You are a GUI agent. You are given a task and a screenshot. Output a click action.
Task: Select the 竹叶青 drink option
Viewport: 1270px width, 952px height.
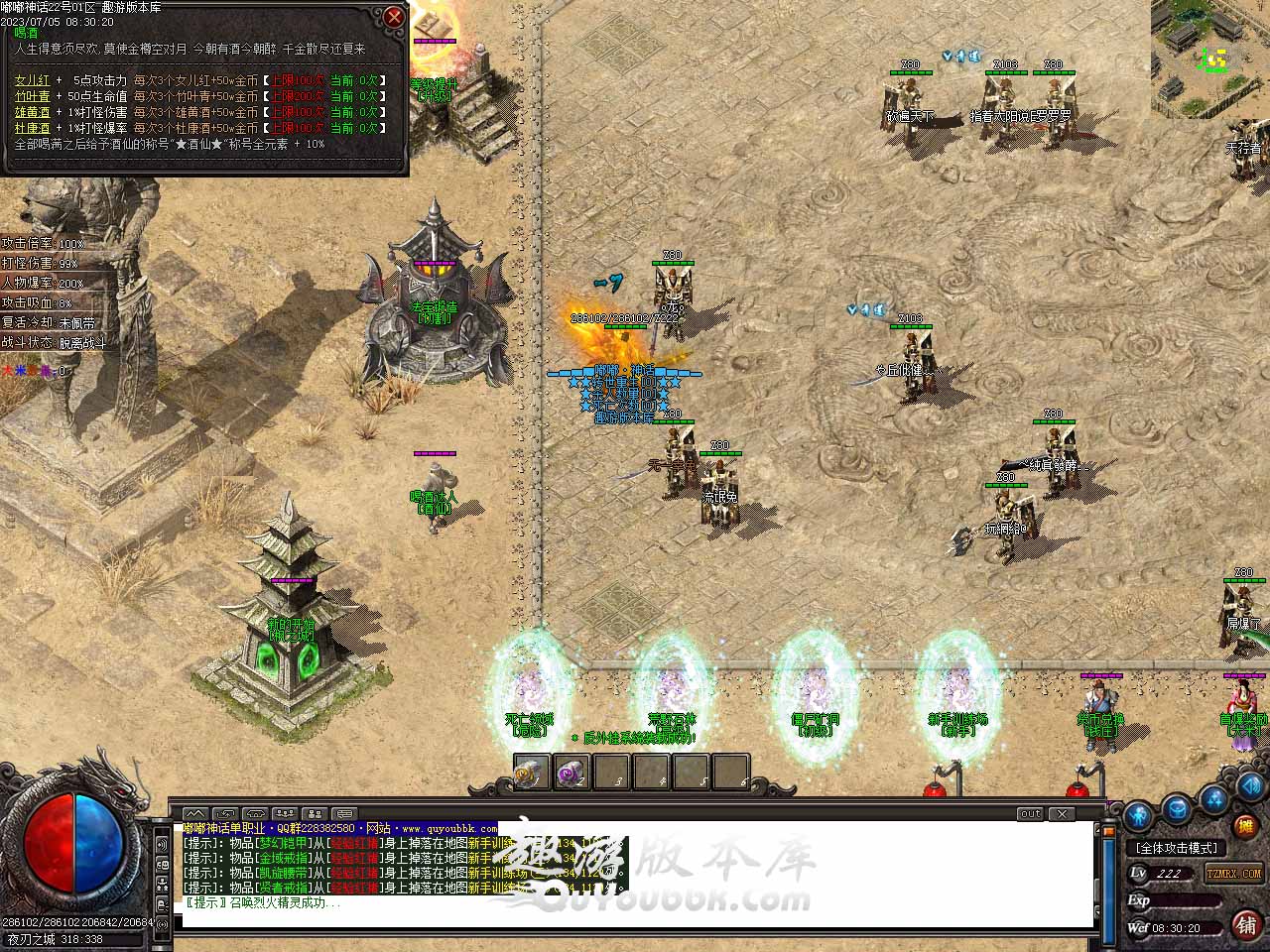coord(32,96)
